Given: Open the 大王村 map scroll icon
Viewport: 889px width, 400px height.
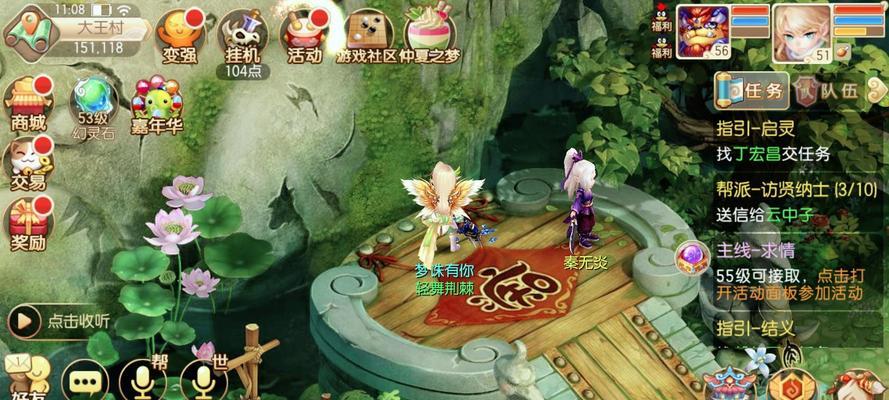Looking at the screenshot, I should point(28,29).
